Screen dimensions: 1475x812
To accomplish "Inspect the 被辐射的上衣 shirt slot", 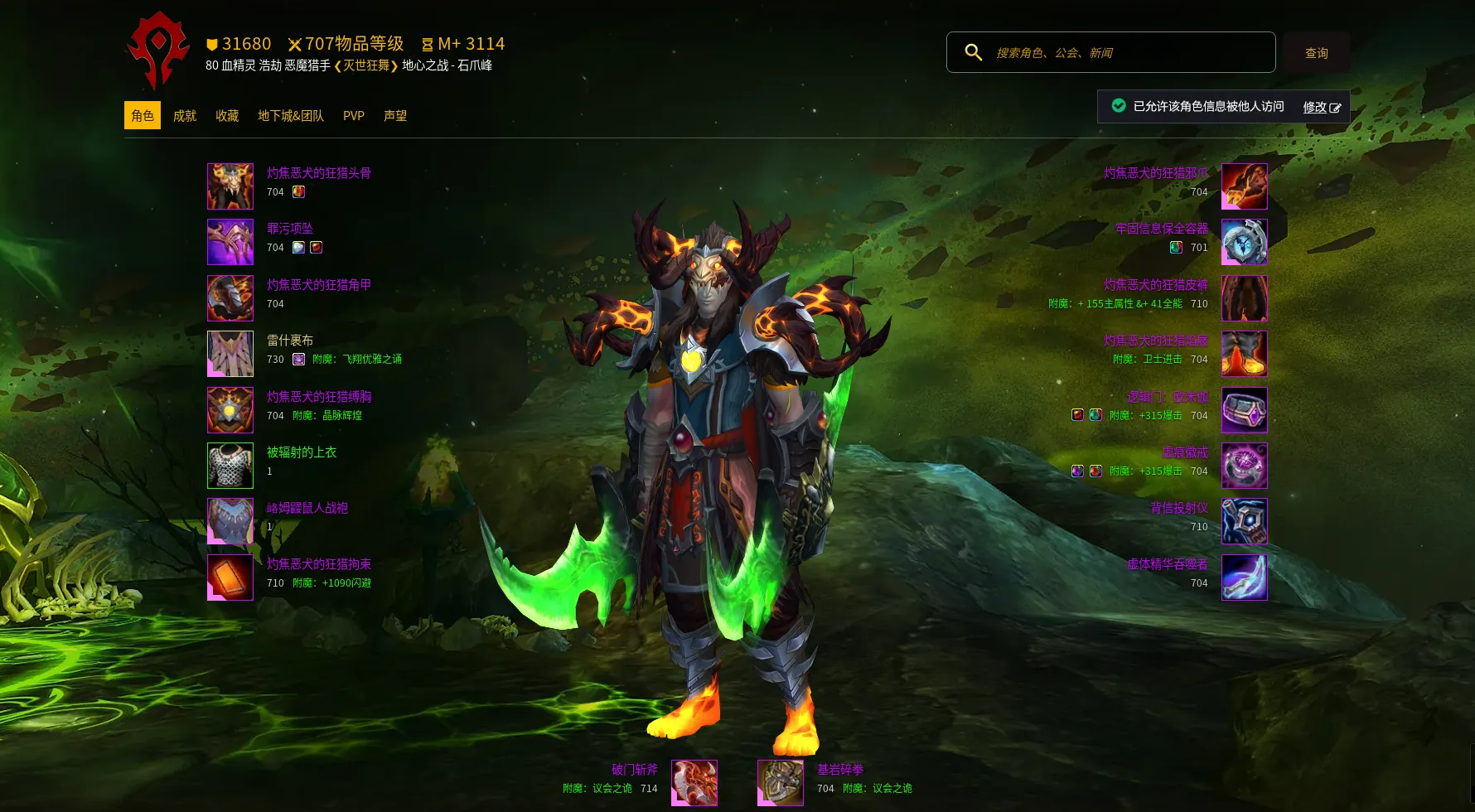I will (230, 466).
